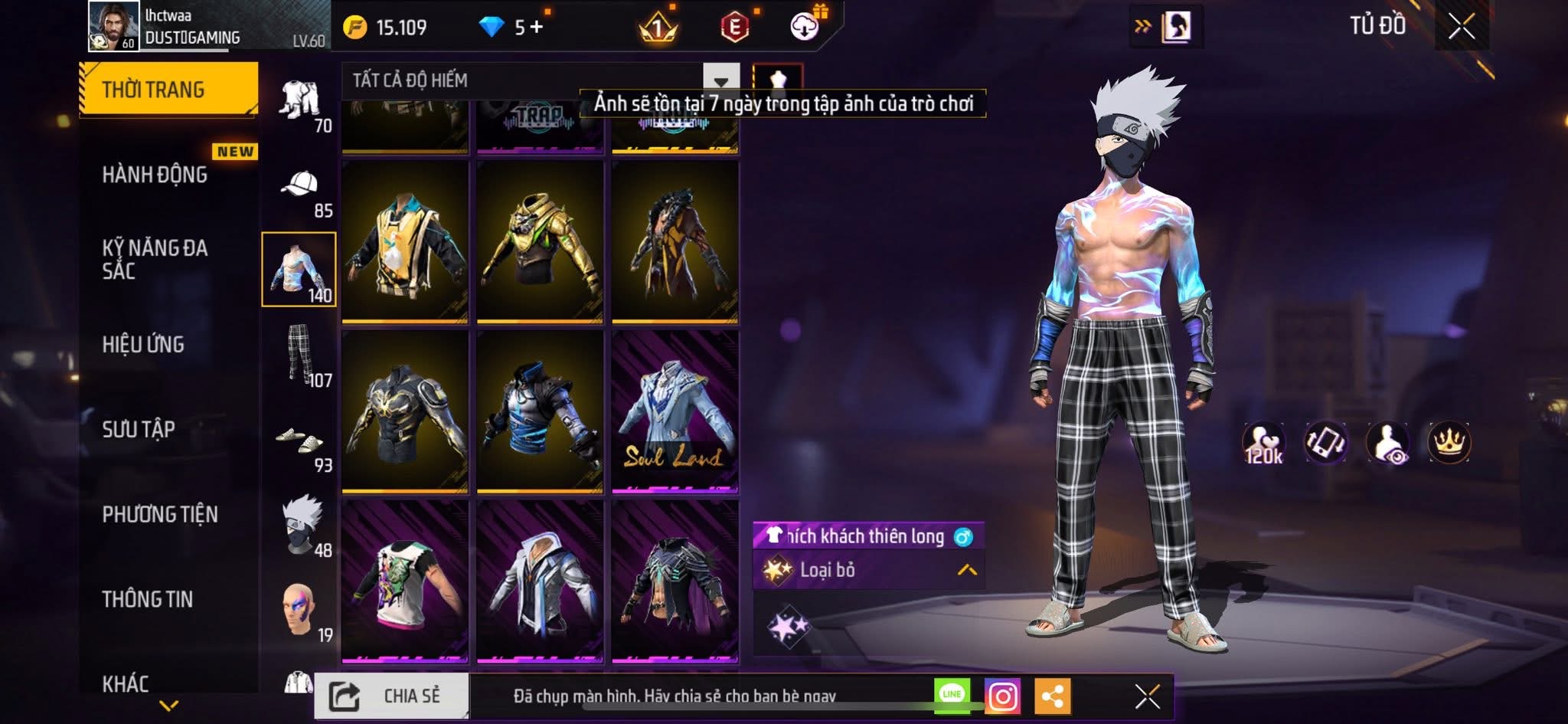Choose the plaid pants category
This screenshot has width=1568, height=724.
pos(299,355)
